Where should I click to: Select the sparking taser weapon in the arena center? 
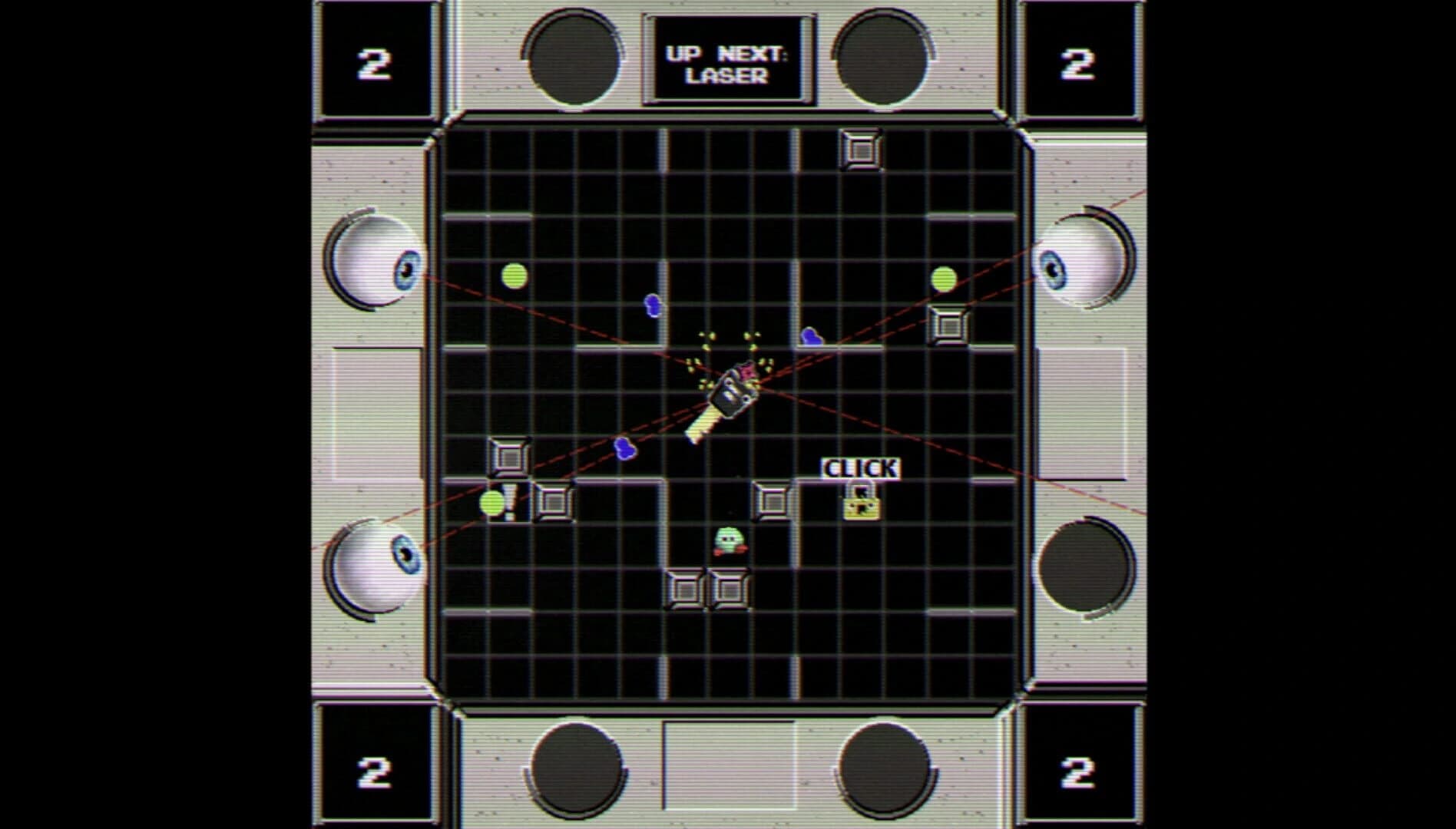pos(730,391)
